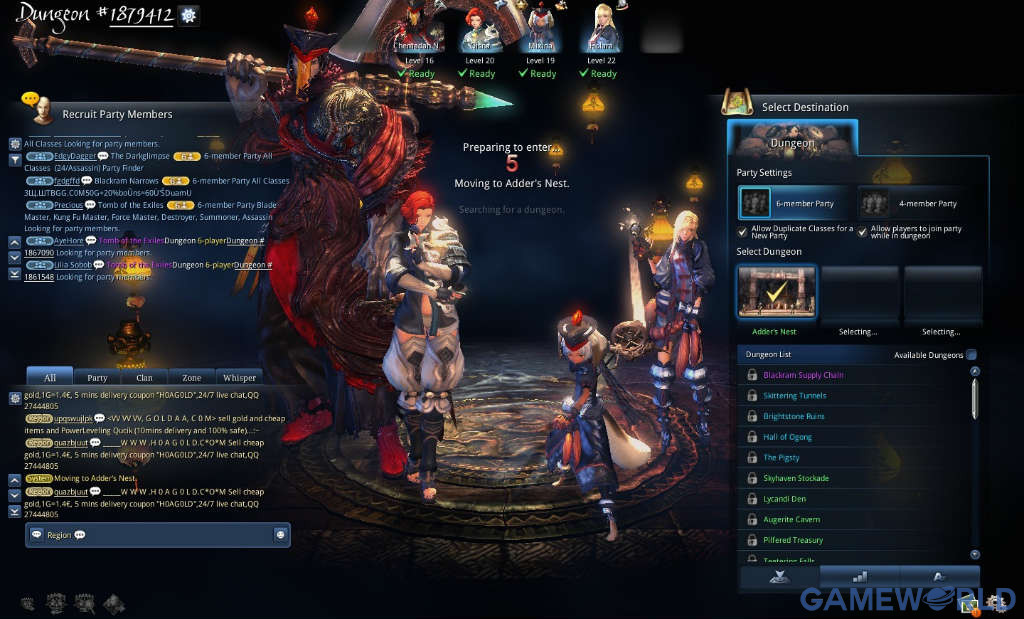Choose Skittering Tunnels in the dungeon list
The width and height of the screenshot is (1024, 619).
794,396
